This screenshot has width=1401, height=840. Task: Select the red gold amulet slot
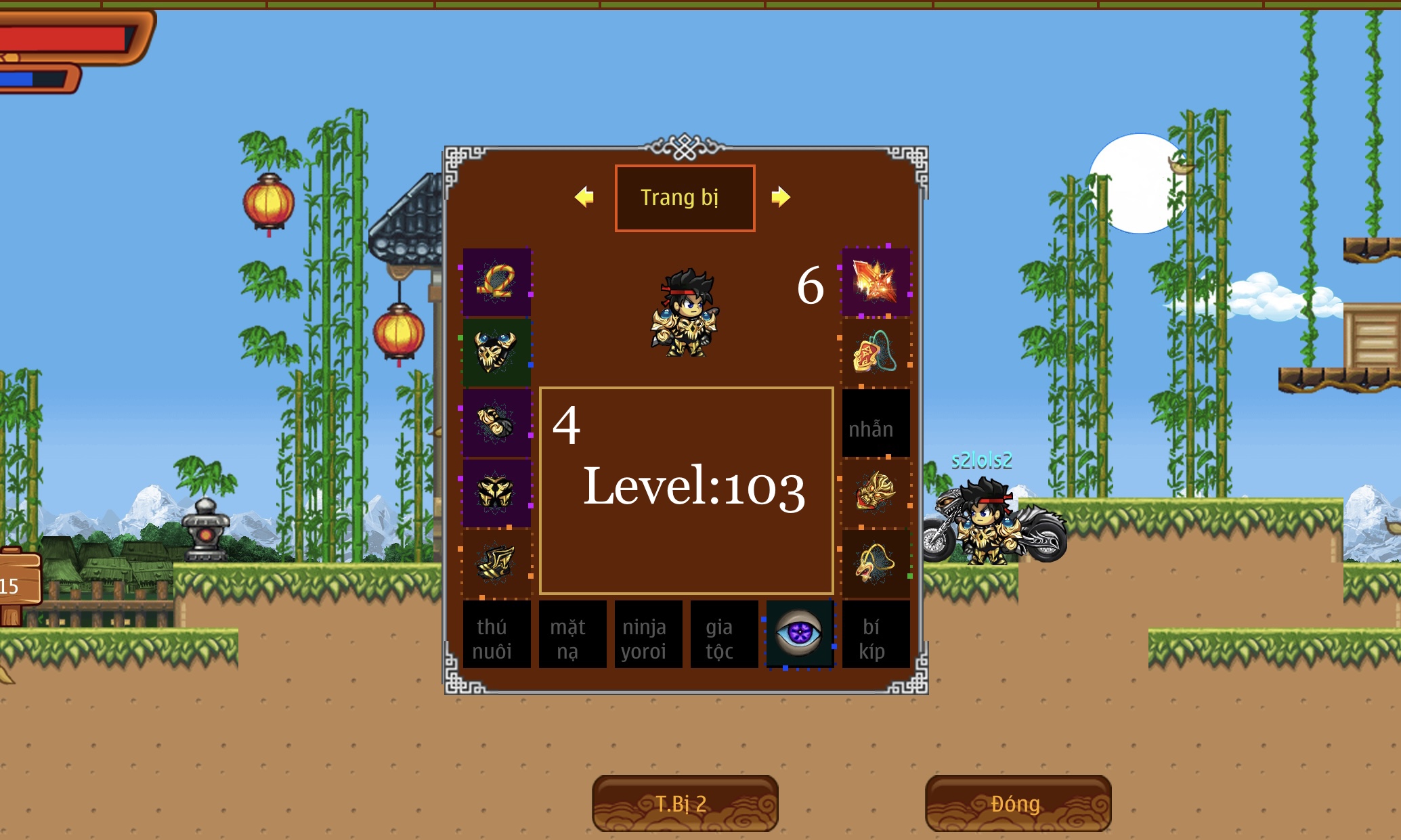point(876,352)
